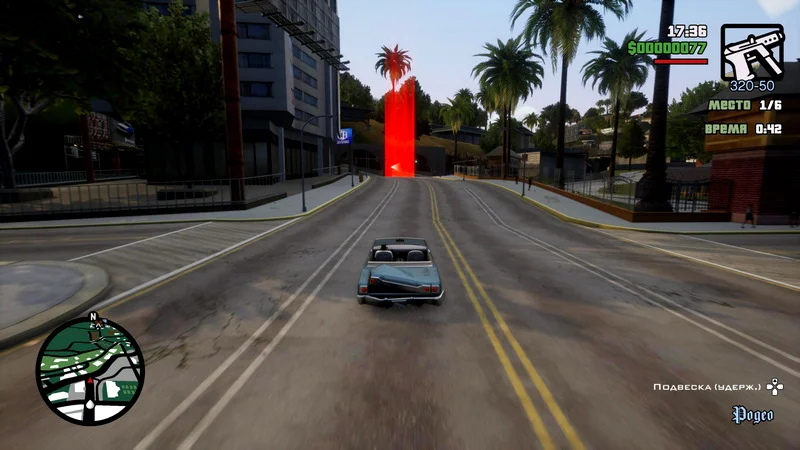Open the circular radar minimap
This screenshot has width=800, height=450.
point(90,371)
